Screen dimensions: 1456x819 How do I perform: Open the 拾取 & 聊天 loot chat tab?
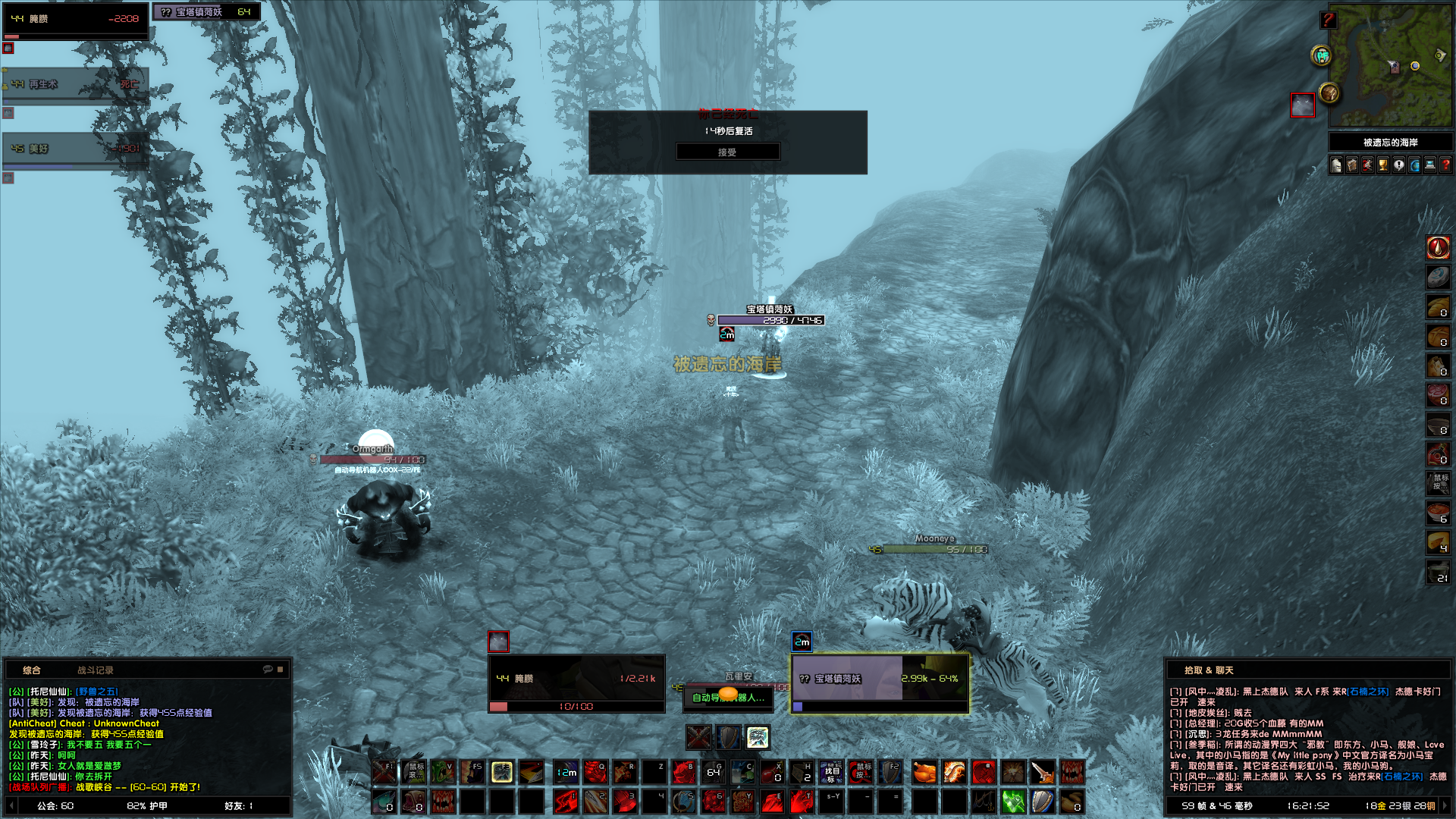[x=1209, y=670]
